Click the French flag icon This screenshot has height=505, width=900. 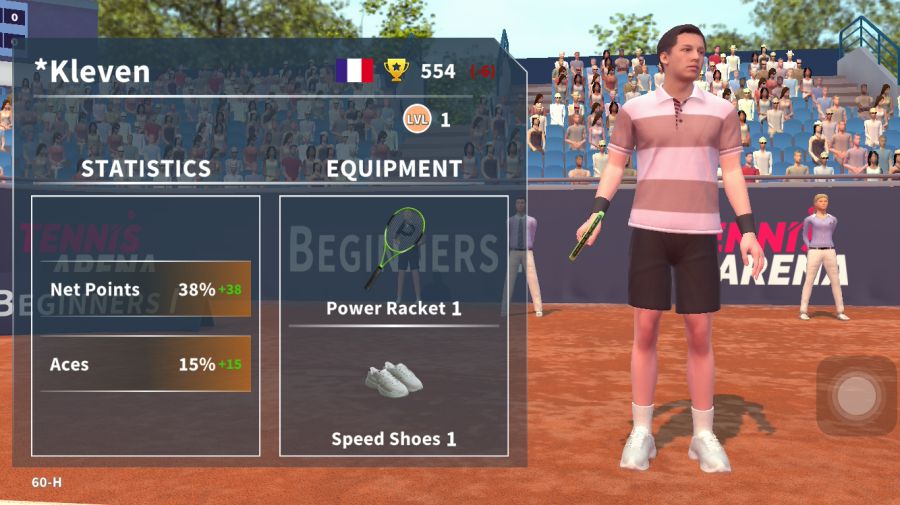point(354,70)
